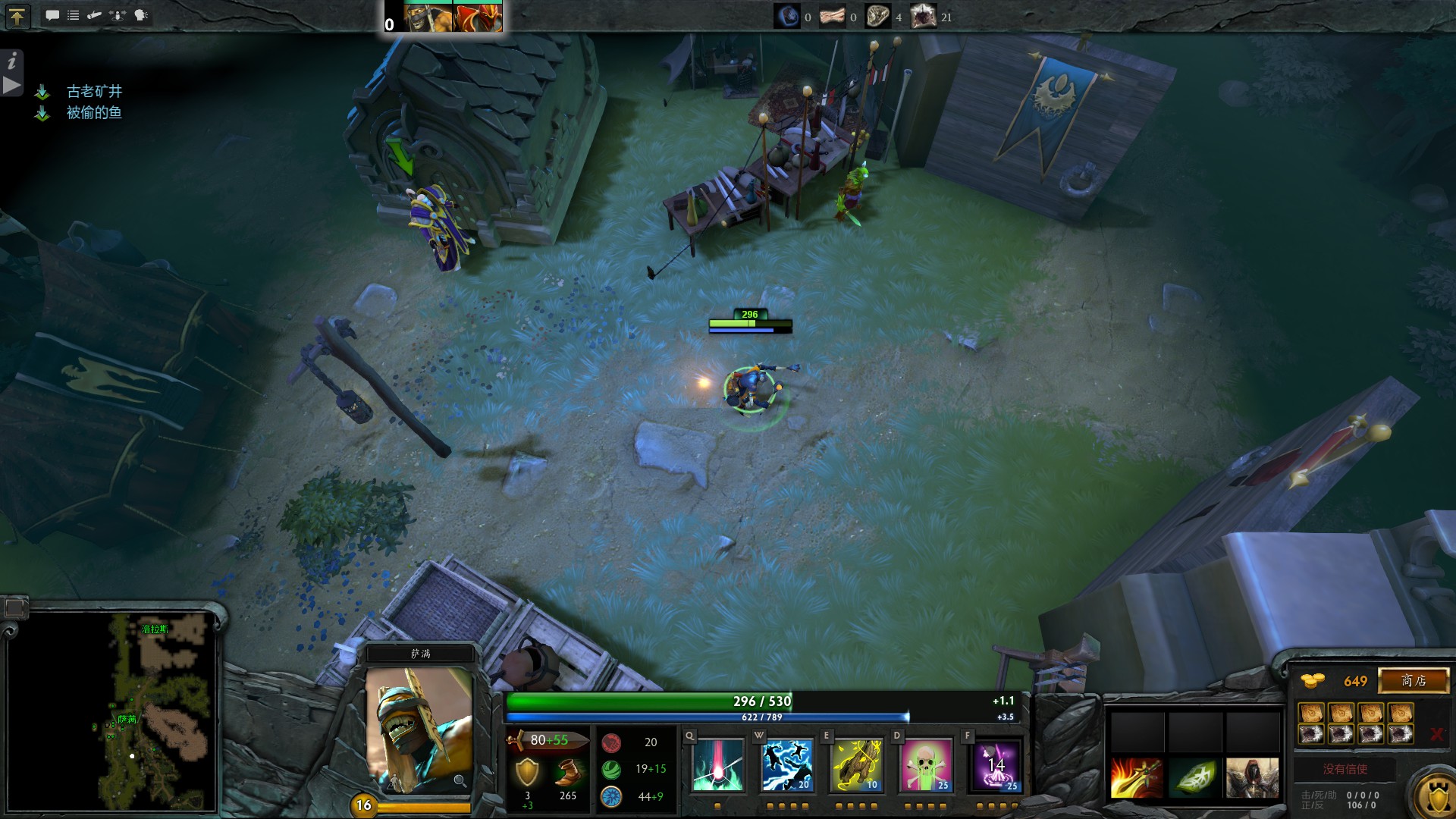Select the masked yellow hero portrait in top bar
Screen dimensions: 1456x819
428,17
